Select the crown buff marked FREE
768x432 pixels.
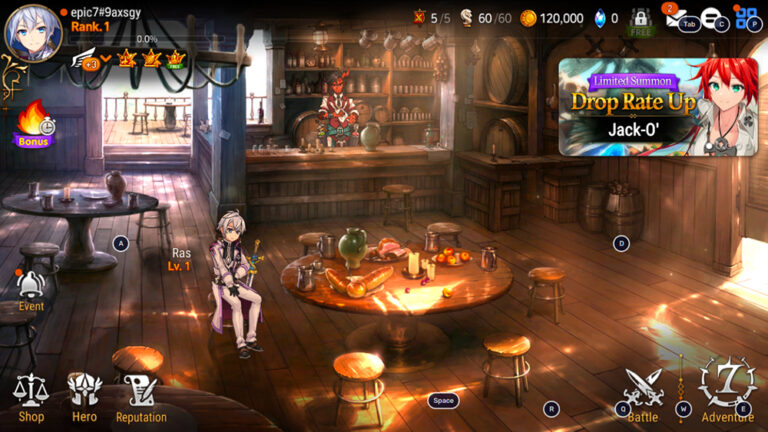(176, 59)
